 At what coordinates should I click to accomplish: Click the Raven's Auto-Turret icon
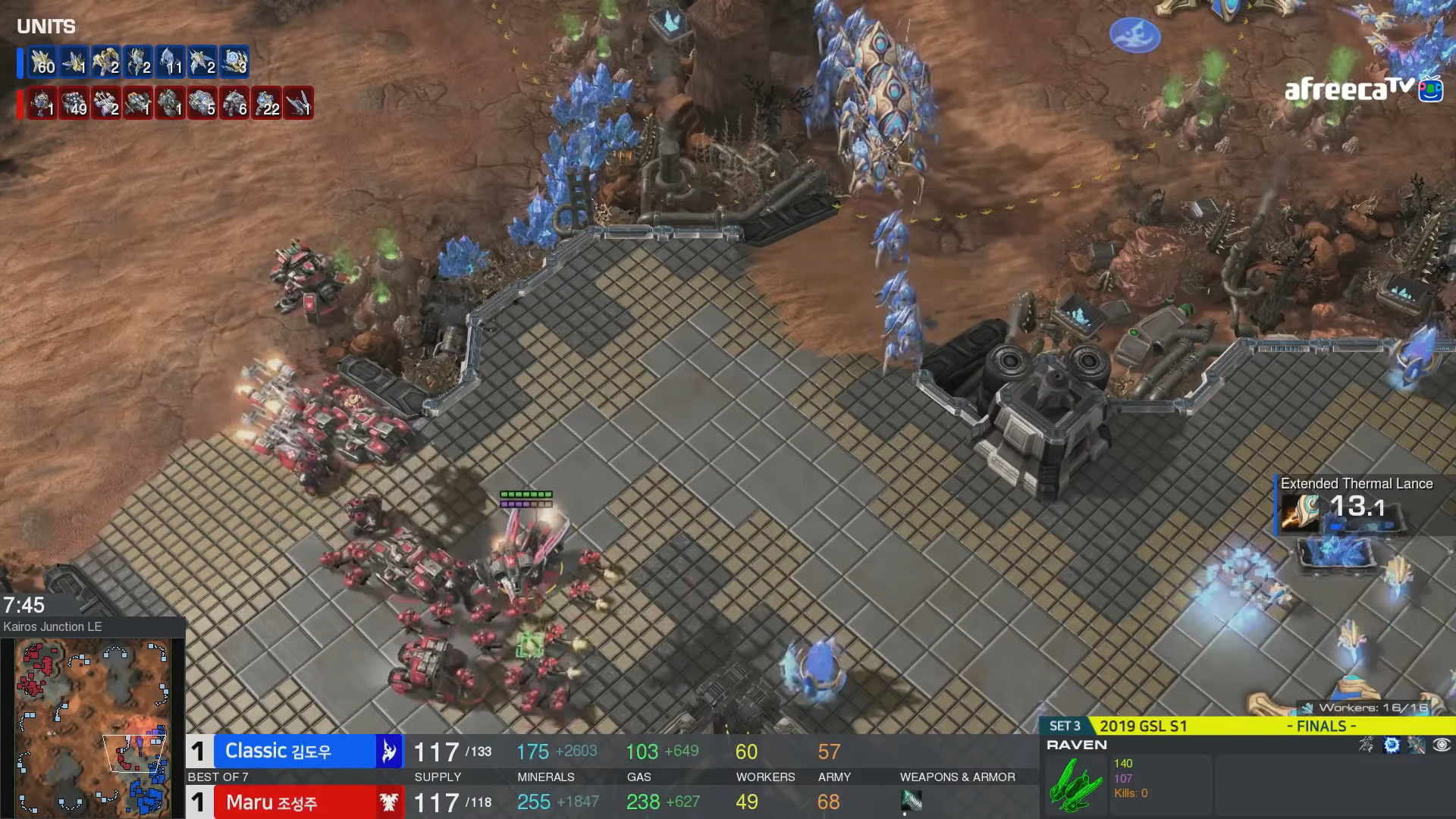(1367, 745)
